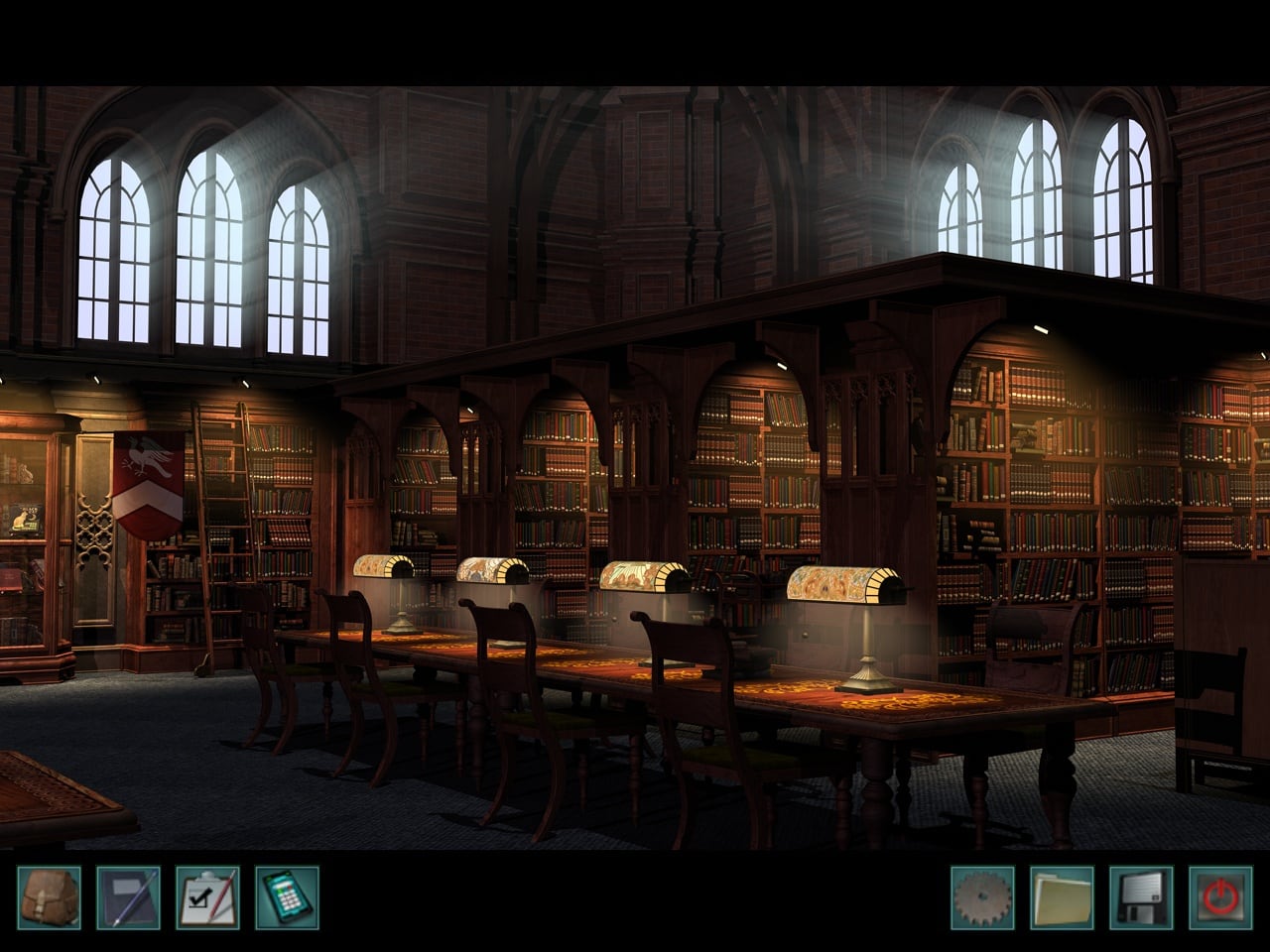This screenshot has height=952, width=1270.
Task: Load a game with the folder icon
Action: point(1062,898)
